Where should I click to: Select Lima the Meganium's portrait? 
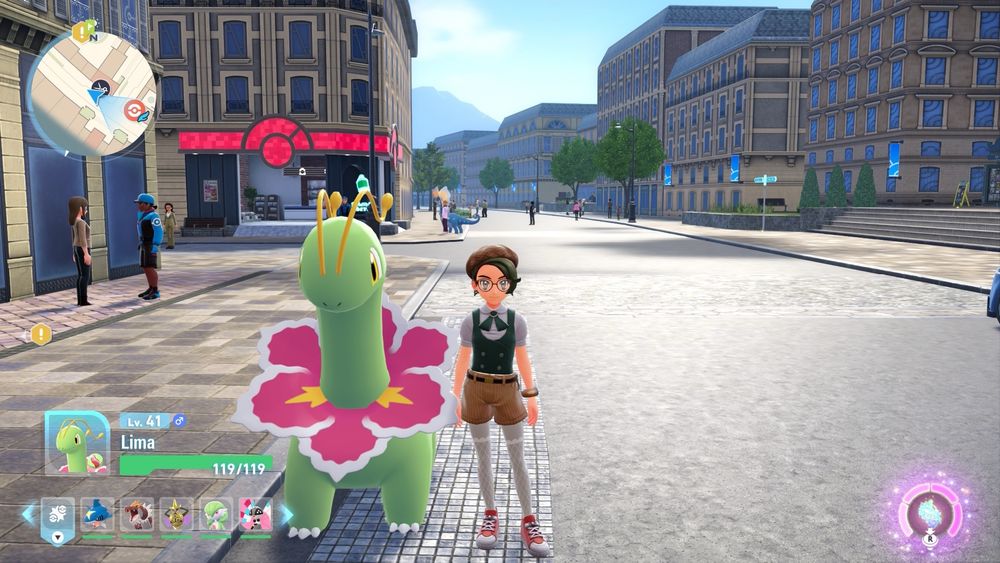click(x=77, y=442)
